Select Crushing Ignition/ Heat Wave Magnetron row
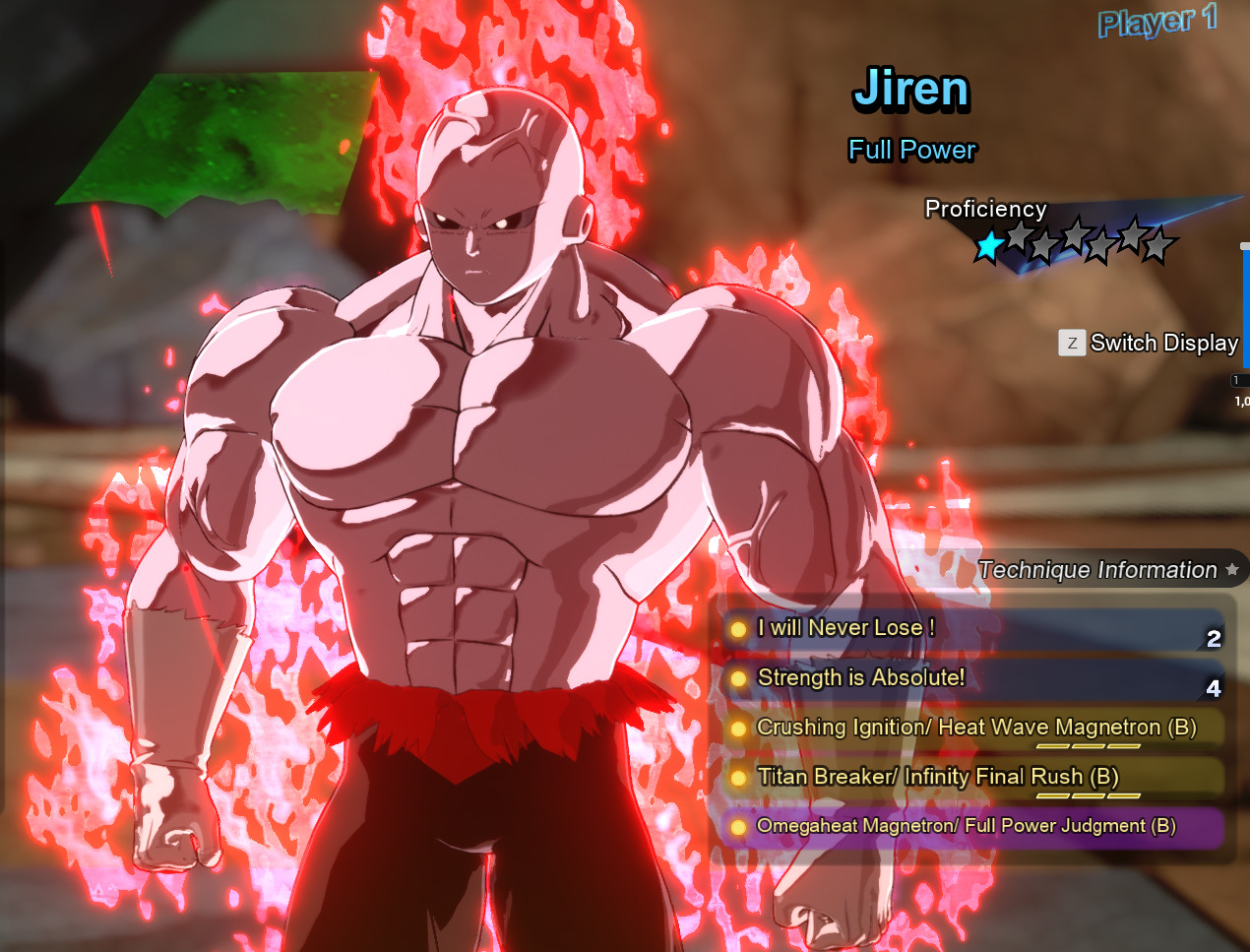Image resolution: width=1250 pixels, height=952 pixels. 975,728
